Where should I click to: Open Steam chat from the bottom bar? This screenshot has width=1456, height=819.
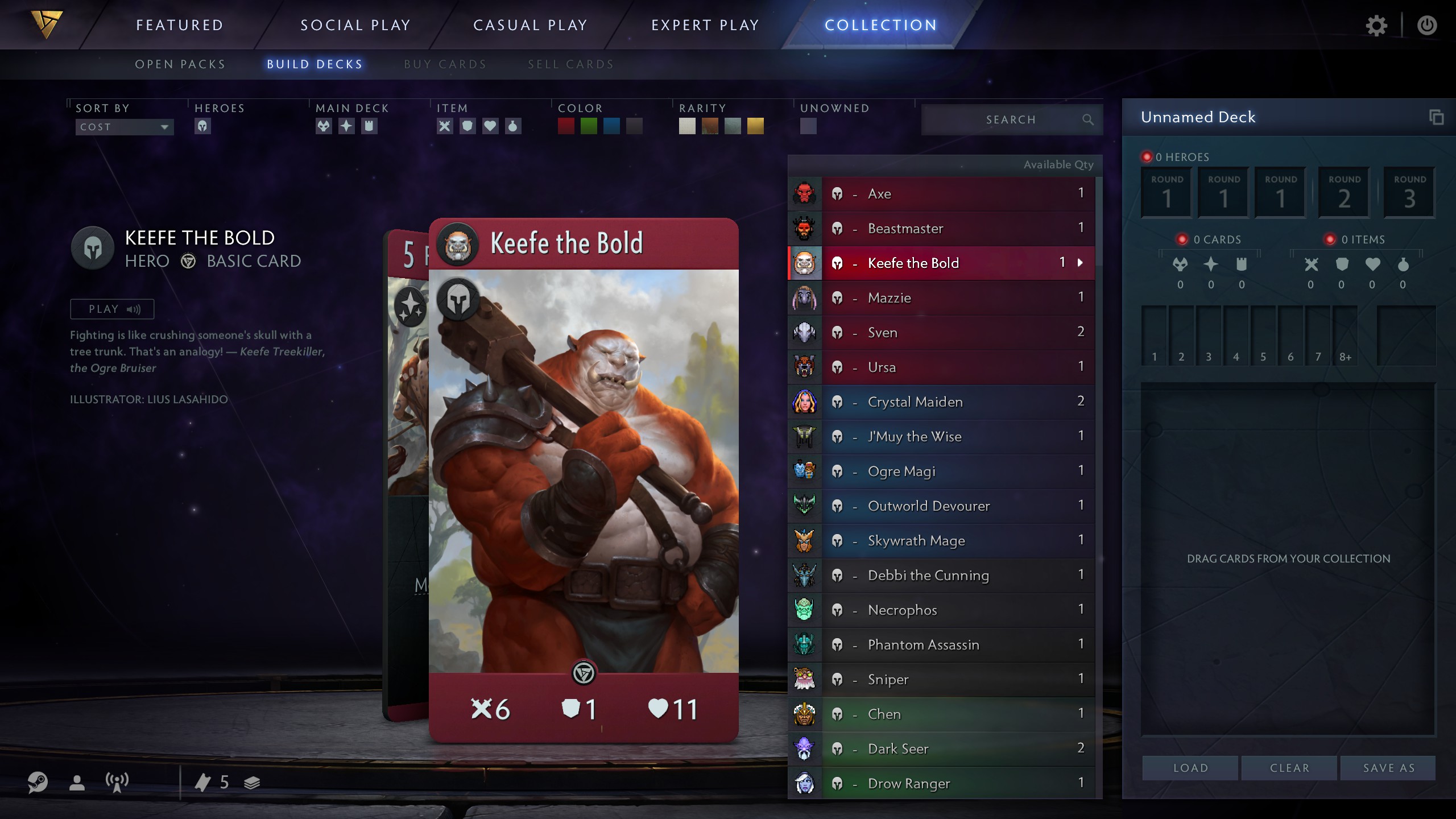pos(38,783)
